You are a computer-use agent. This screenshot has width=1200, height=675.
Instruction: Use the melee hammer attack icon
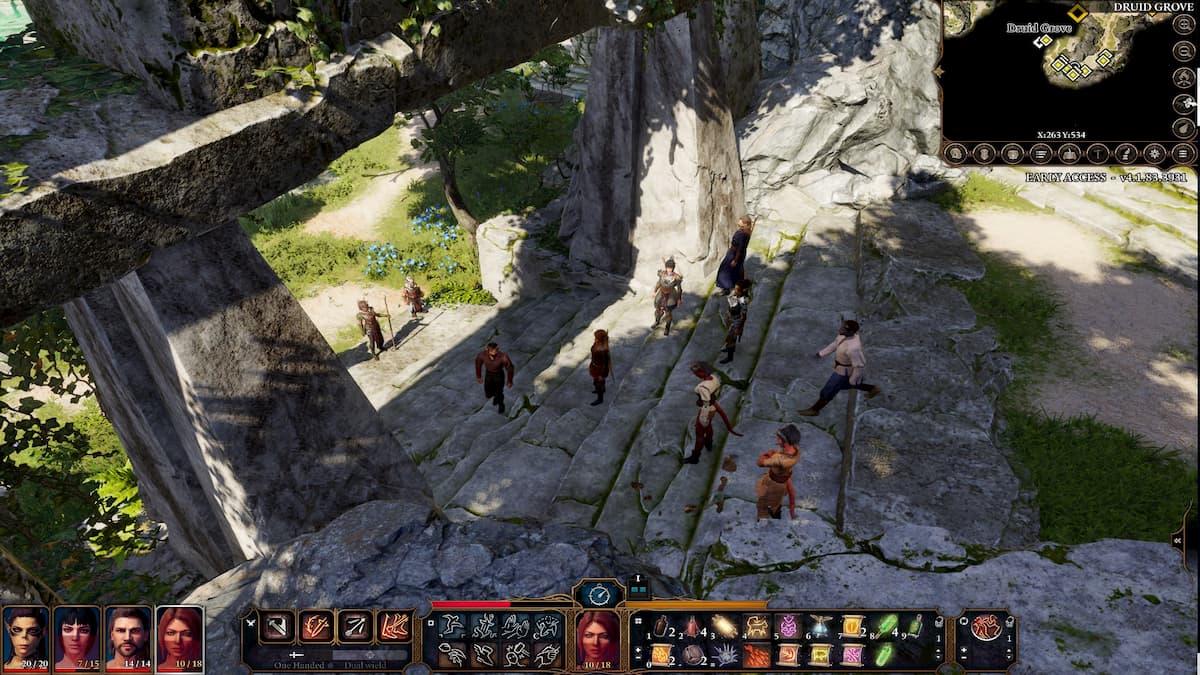pyautogui.click(x=277, y=627)
